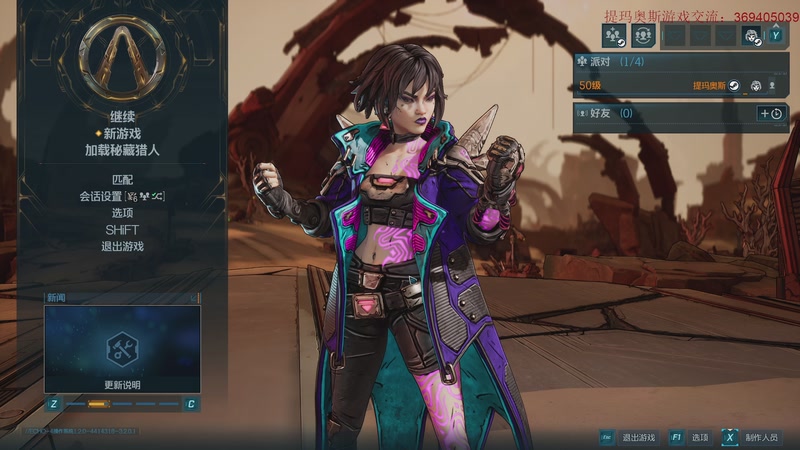Open 加载秘藏猎人 to load a Vault Hunter
800x450 pixels.
tap(122, 150)
